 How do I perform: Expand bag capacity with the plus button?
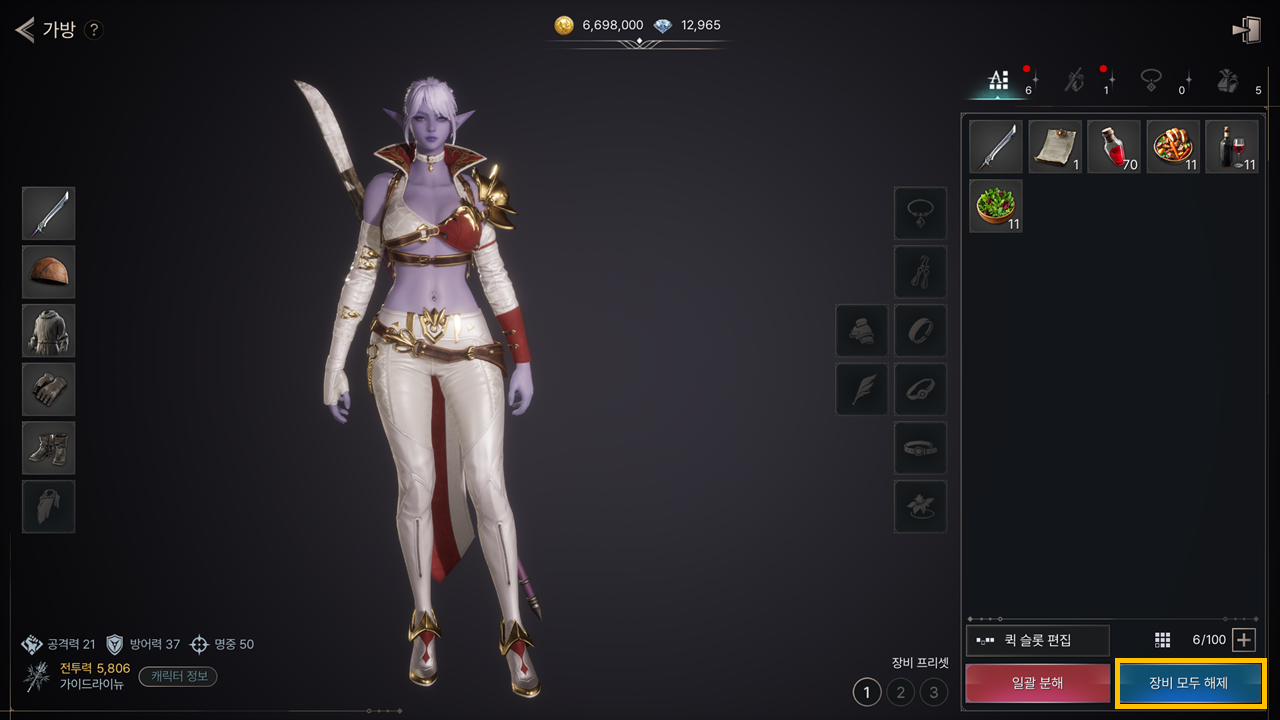(1243, 640)
